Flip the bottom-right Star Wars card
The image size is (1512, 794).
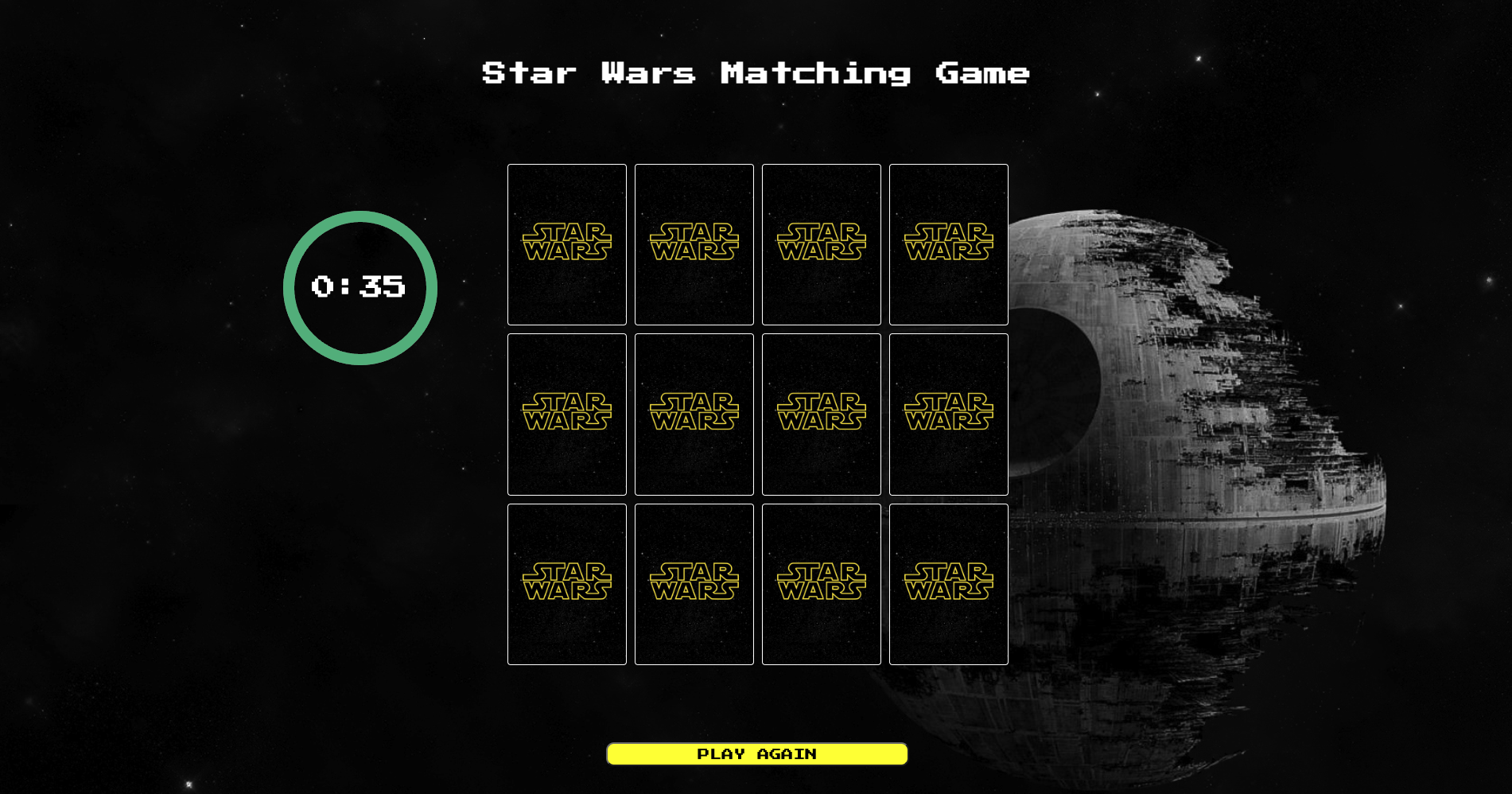coord(948,583)
